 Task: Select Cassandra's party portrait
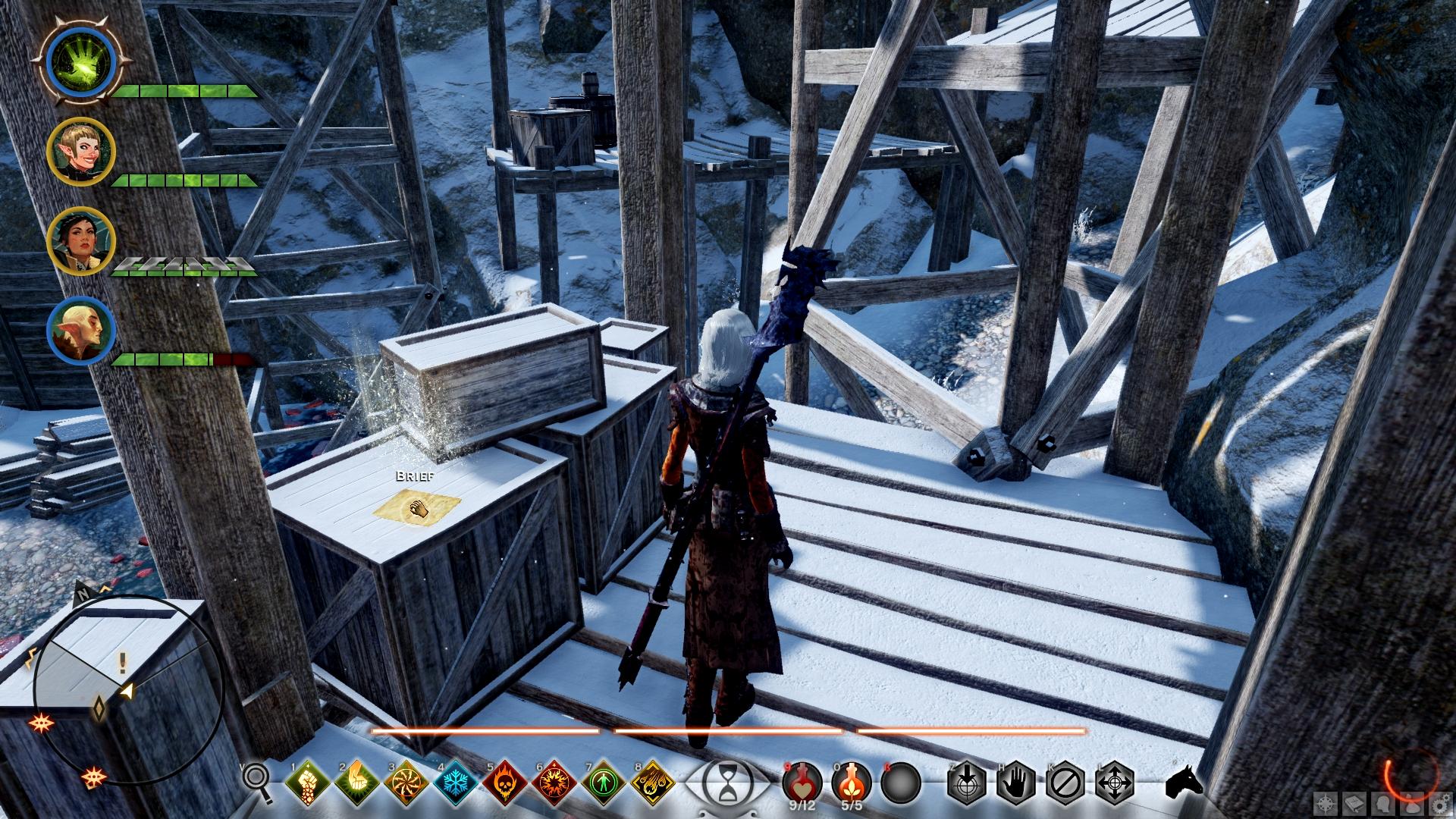point(80,241)
